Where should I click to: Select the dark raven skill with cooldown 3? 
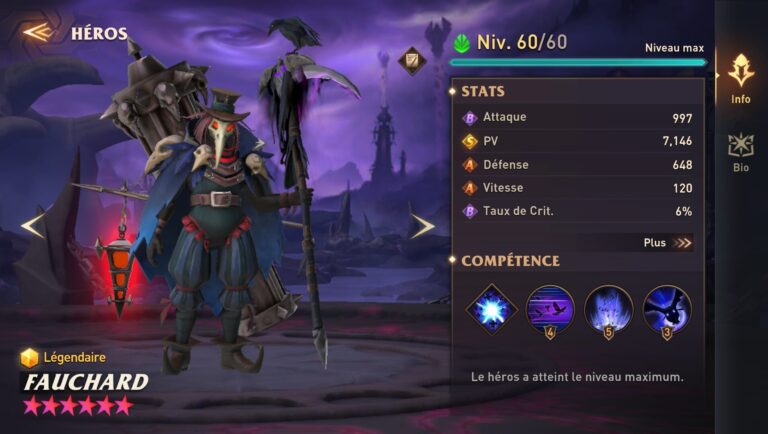point(666,309)
